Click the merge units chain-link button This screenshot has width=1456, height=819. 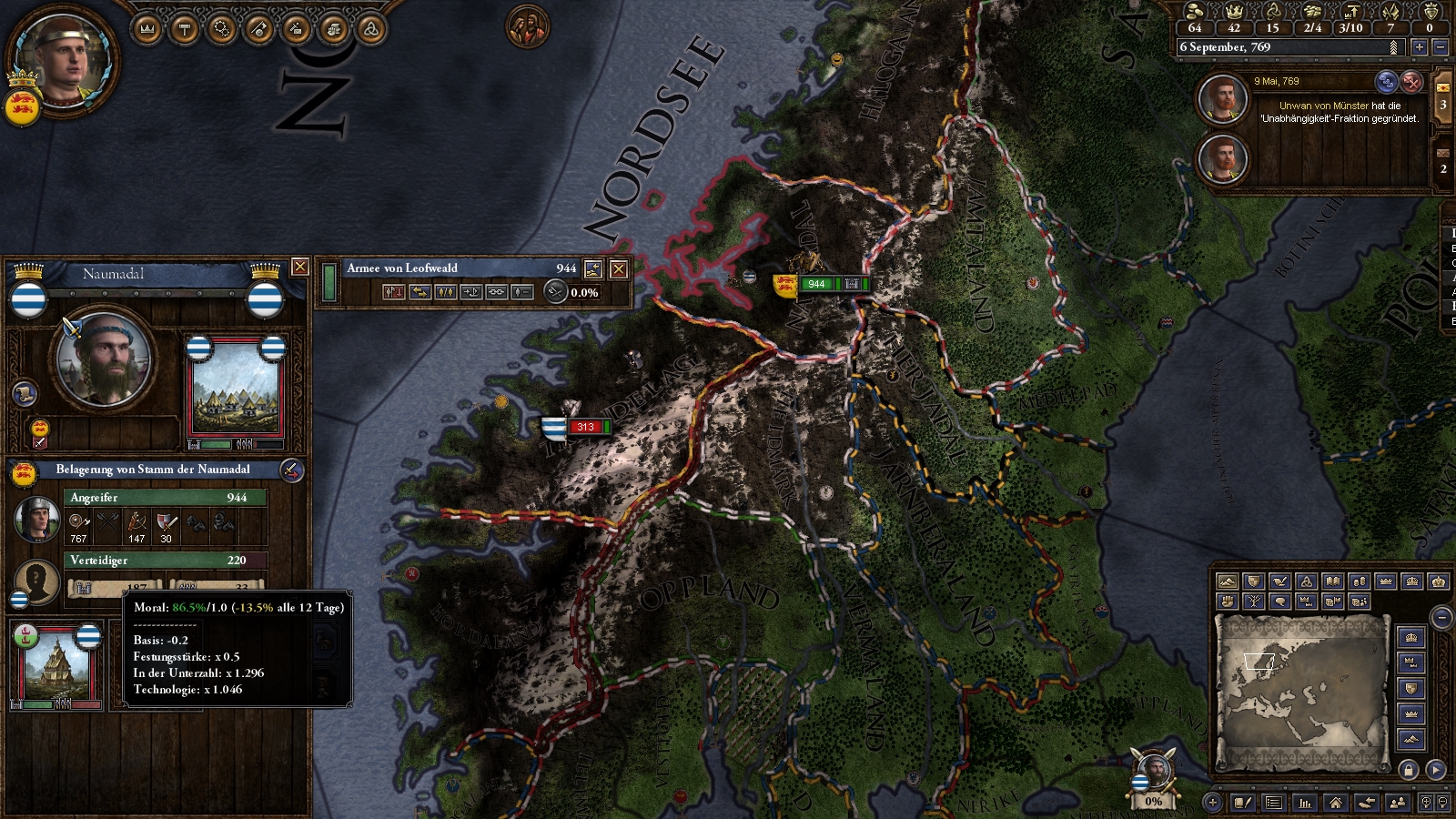(497, 292)
